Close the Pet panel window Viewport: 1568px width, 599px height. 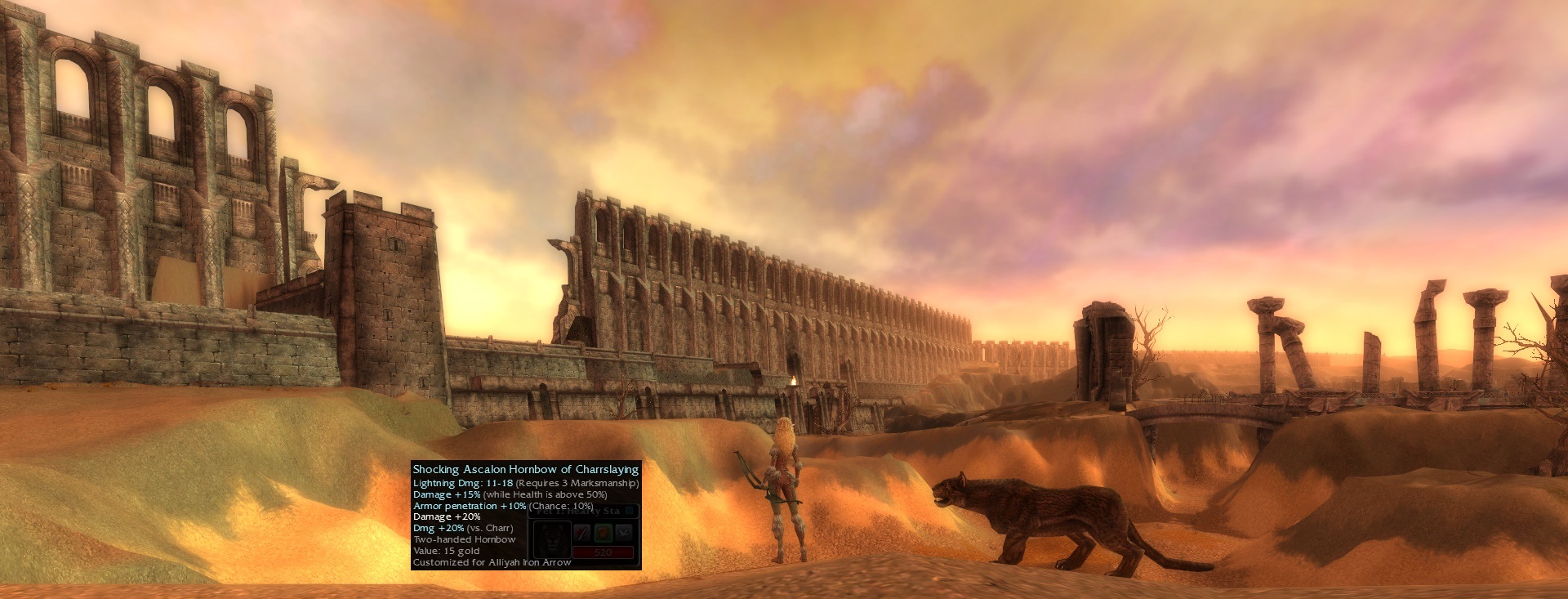[x=630, y=512]
